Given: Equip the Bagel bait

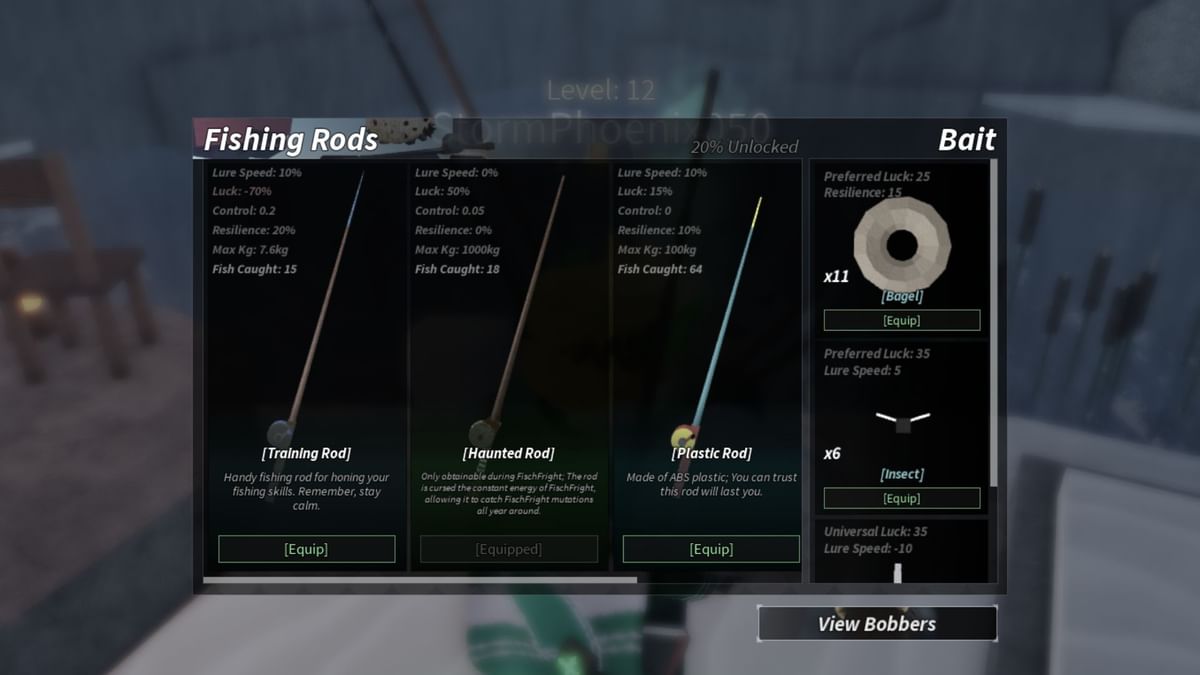Looking at the screenshot, I should (x=901, y=321).
